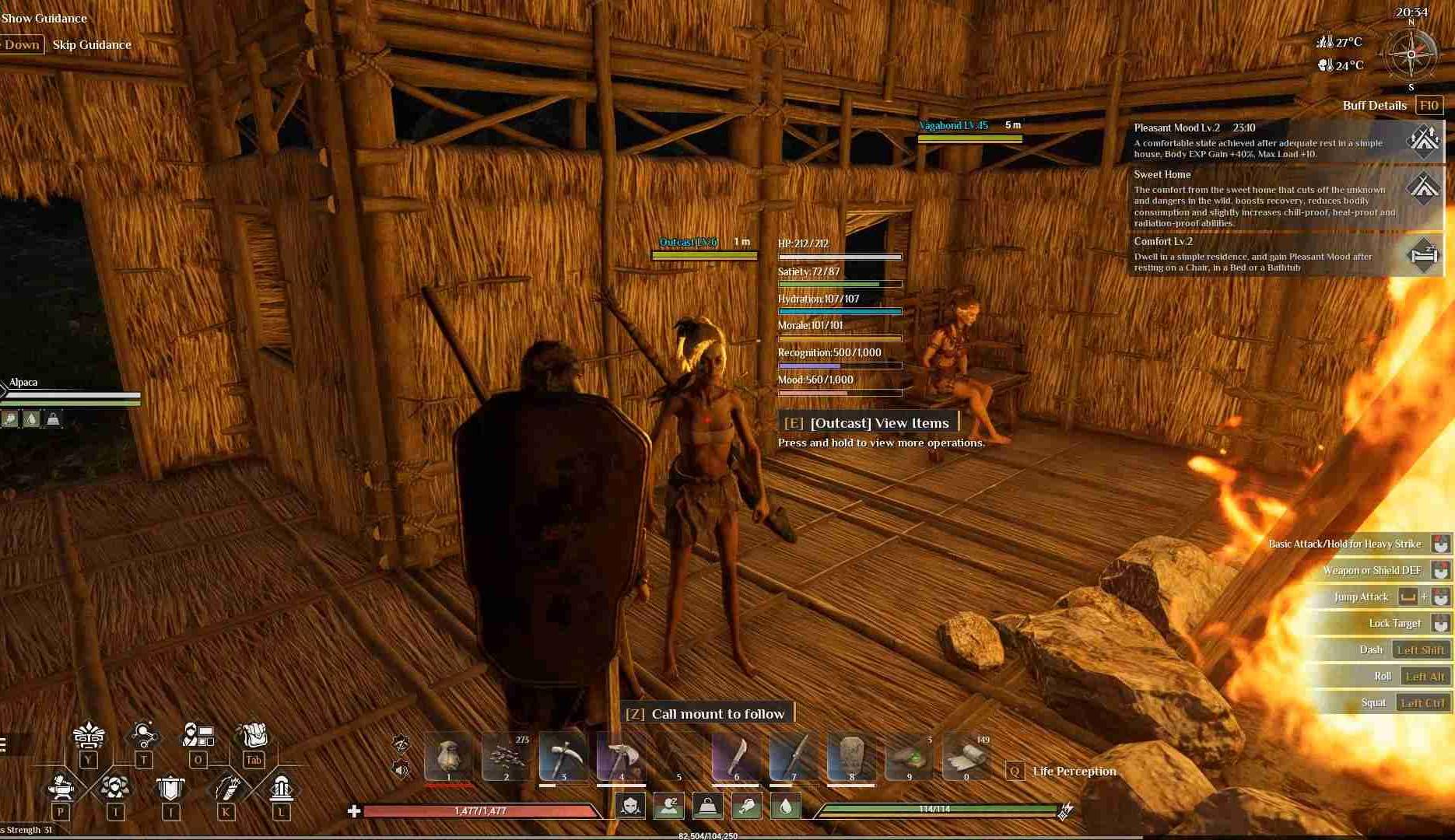This screenshot has height=840, width=1455.
Task: Open the banner guild icon
Action: click(x=170, y=789)
